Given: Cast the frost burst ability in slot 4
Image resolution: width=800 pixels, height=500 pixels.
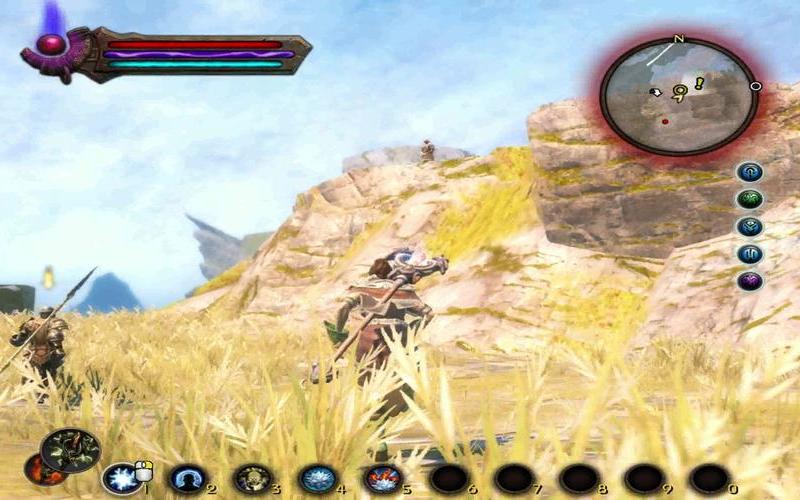Looking at the screenshot, I should [x=317, y=478].
